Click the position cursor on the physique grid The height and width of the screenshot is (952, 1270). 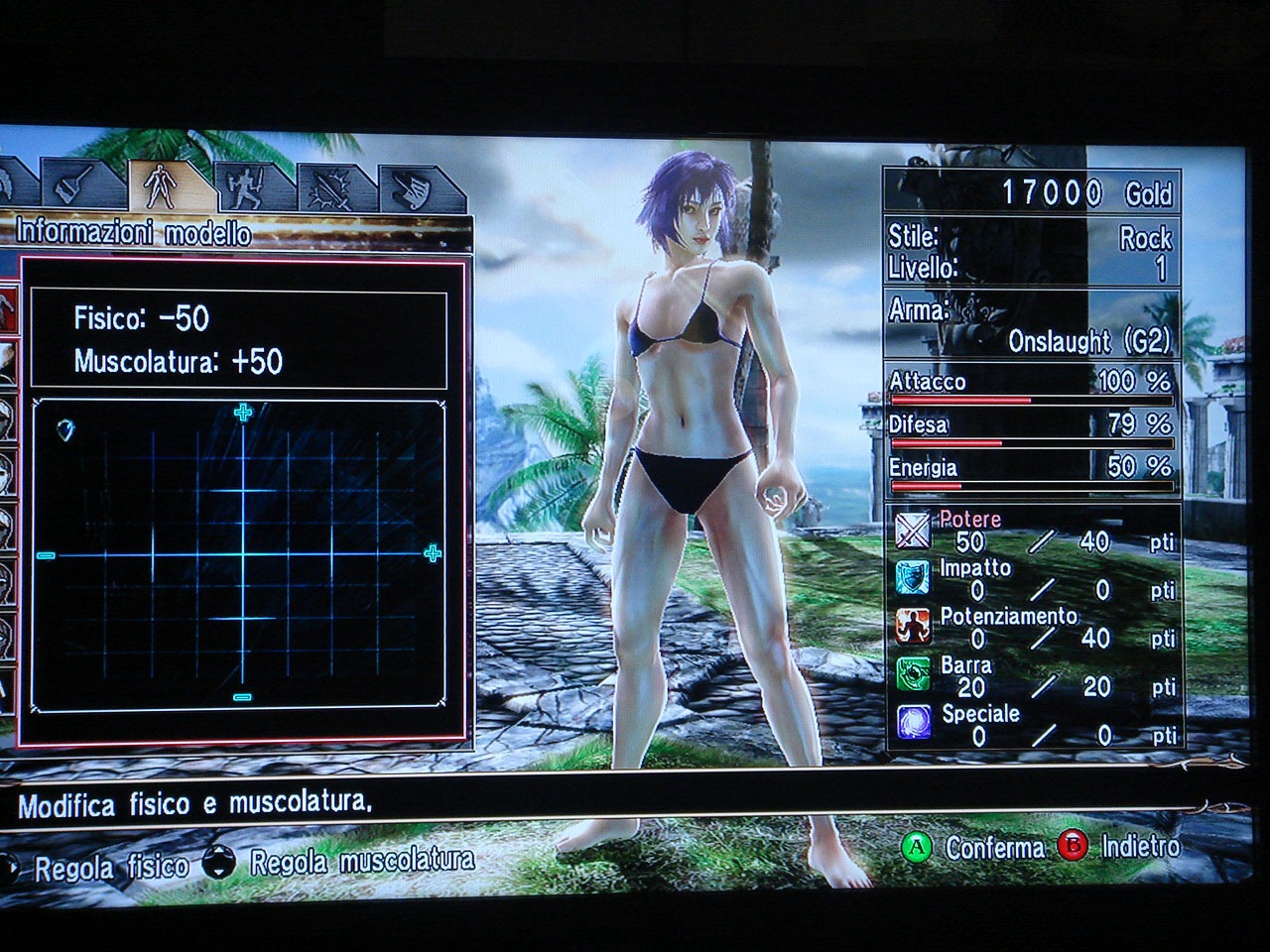point(66,429)
